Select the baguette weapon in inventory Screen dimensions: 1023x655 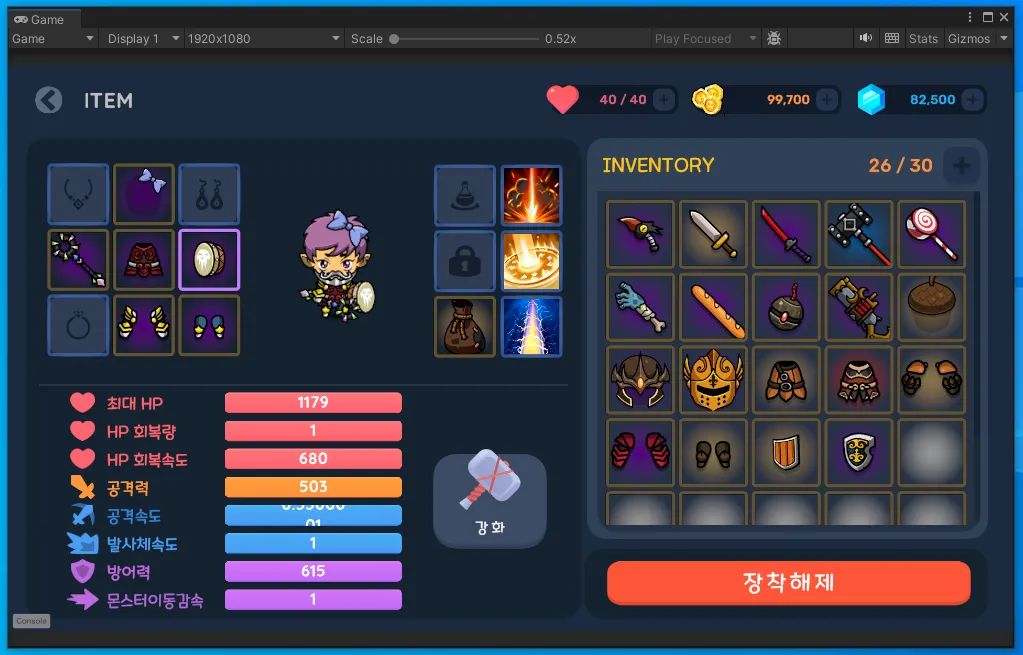click(x=714, y=307)
